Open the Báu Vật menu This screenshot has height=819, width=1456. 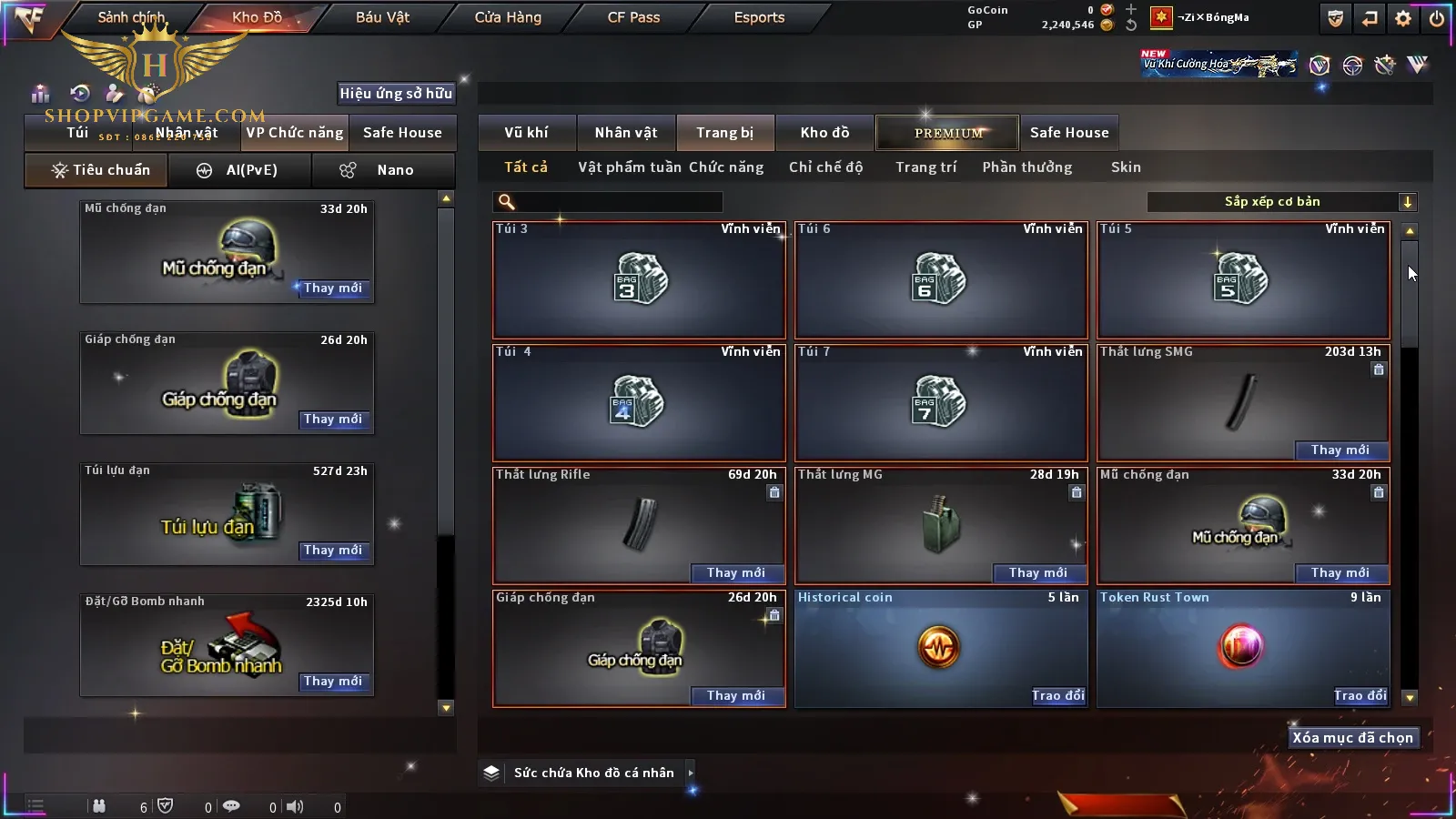tap(382, 17)
